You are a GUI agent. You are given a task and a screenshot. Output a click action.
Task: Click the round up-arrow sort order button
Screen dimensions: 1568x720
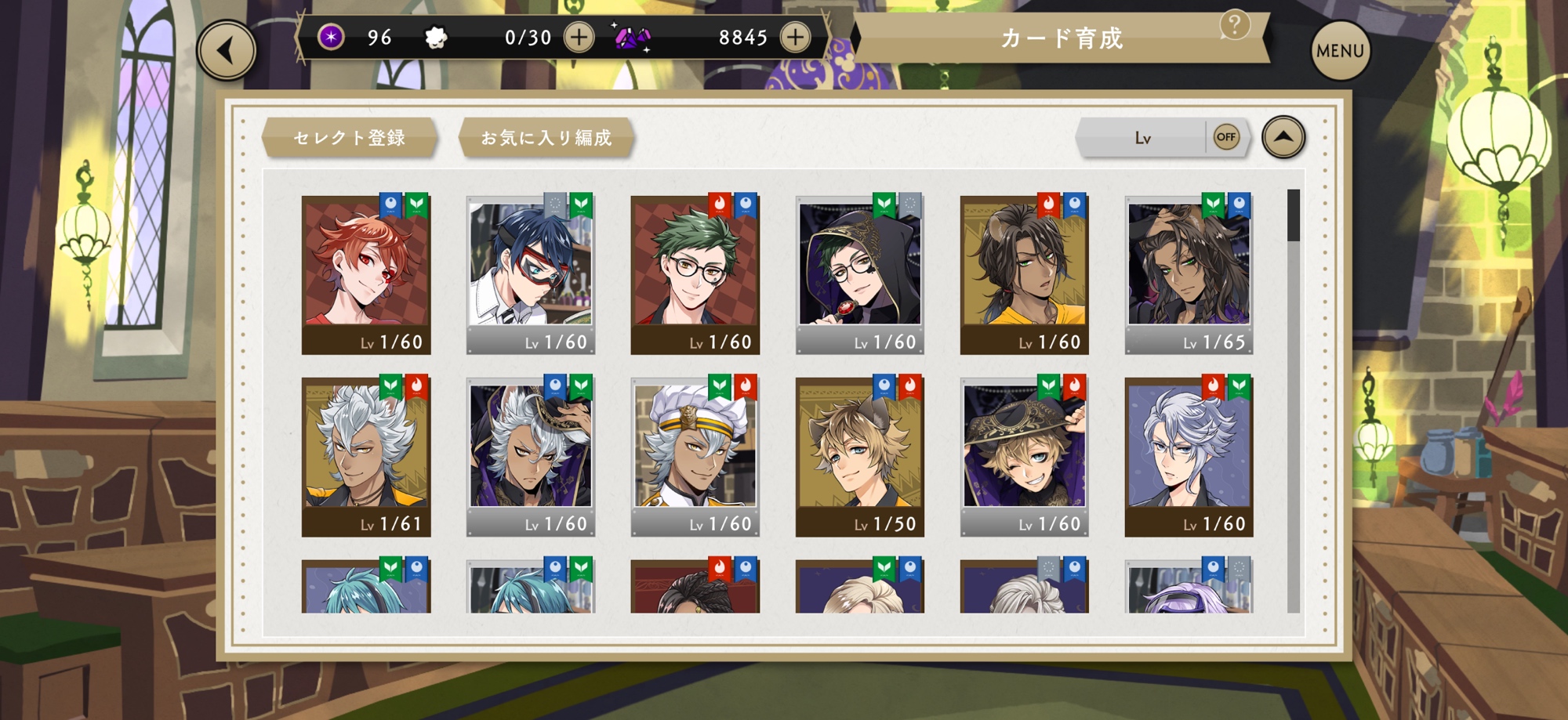tap(1283, 137)
